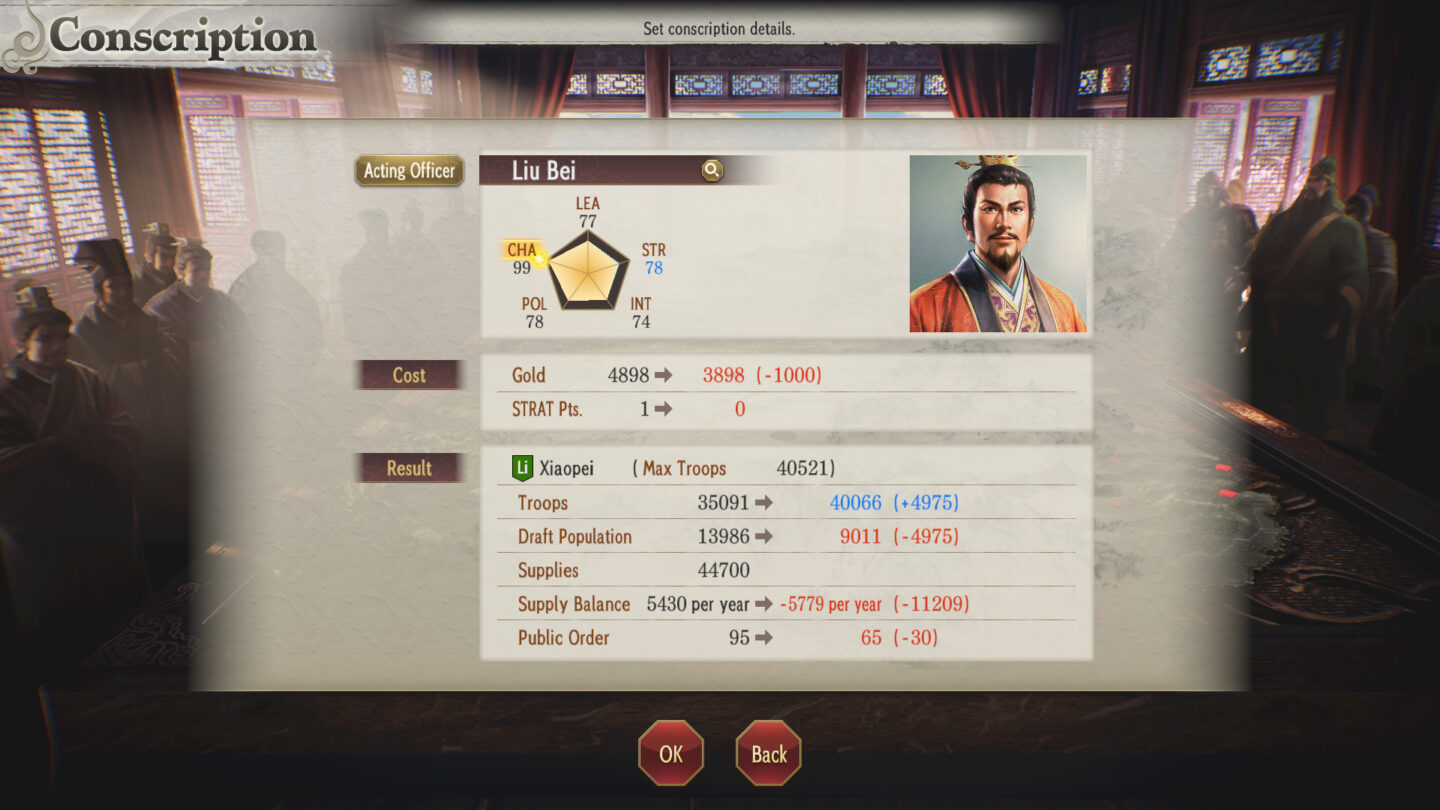Click the arrow beside the Troops result

point(765,503)
